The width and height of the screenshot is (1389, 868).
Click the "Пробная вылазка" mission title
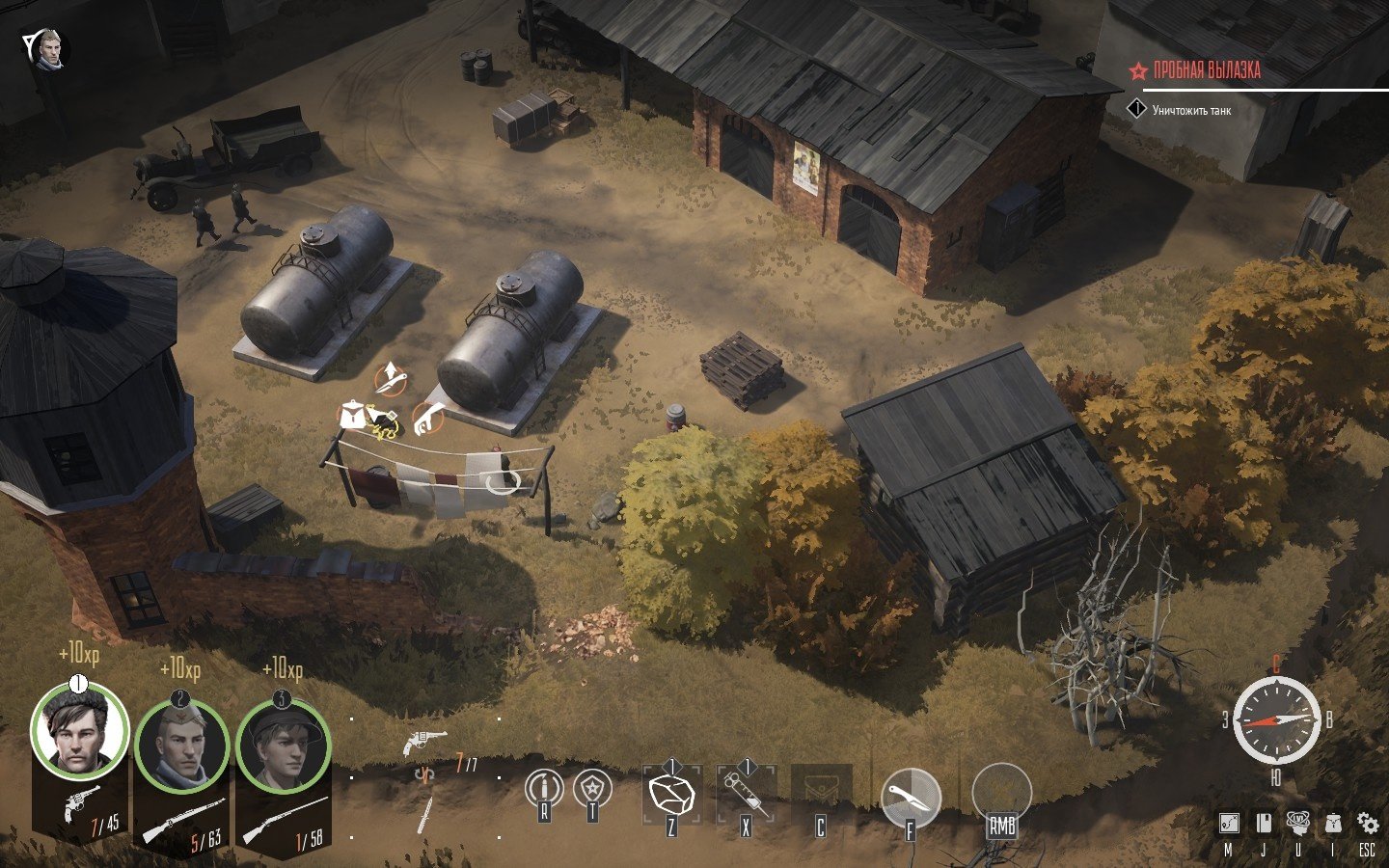(1206, 70)
